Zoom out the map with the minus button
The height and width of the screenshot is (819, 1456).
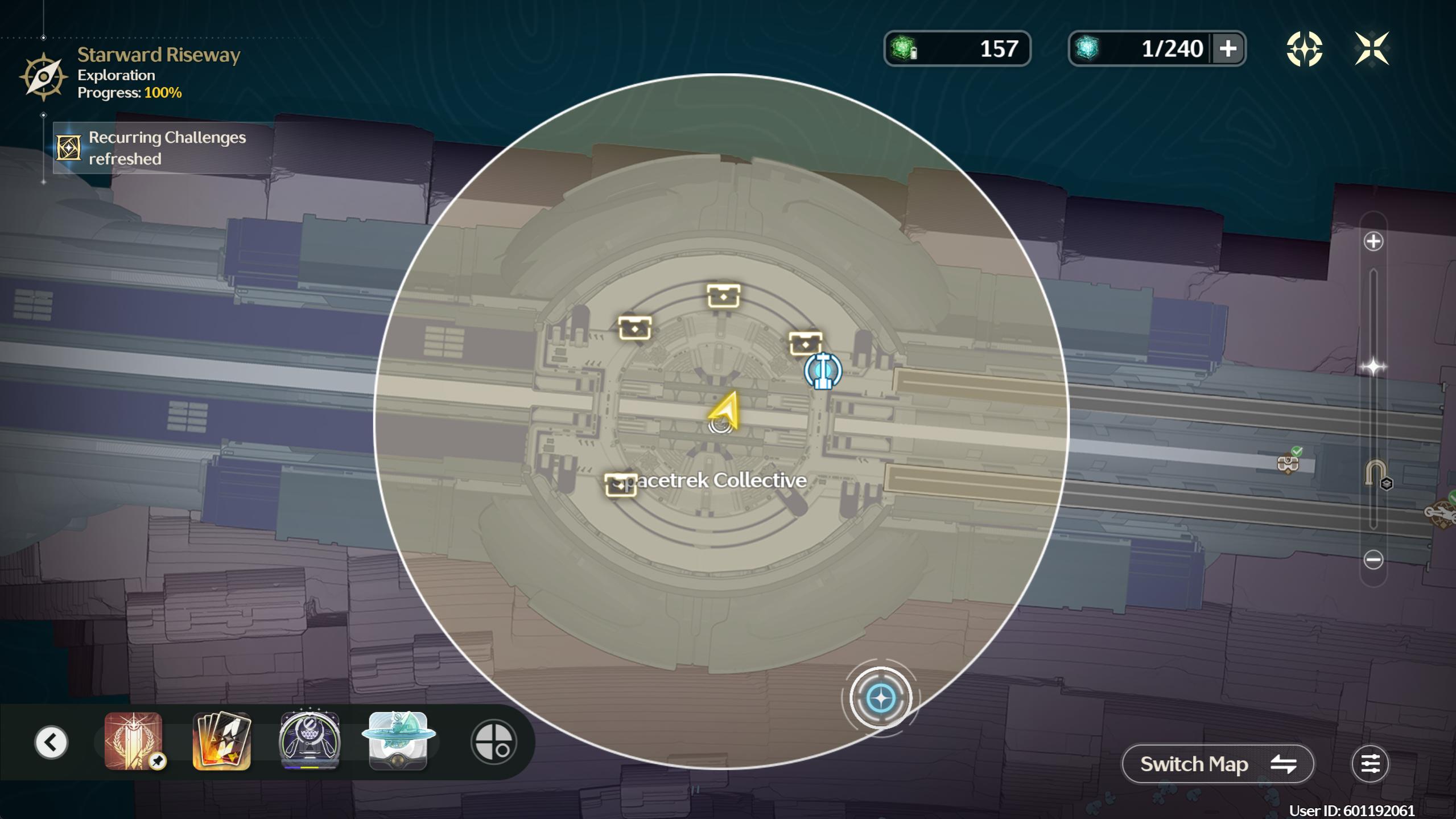point(1373,559)
